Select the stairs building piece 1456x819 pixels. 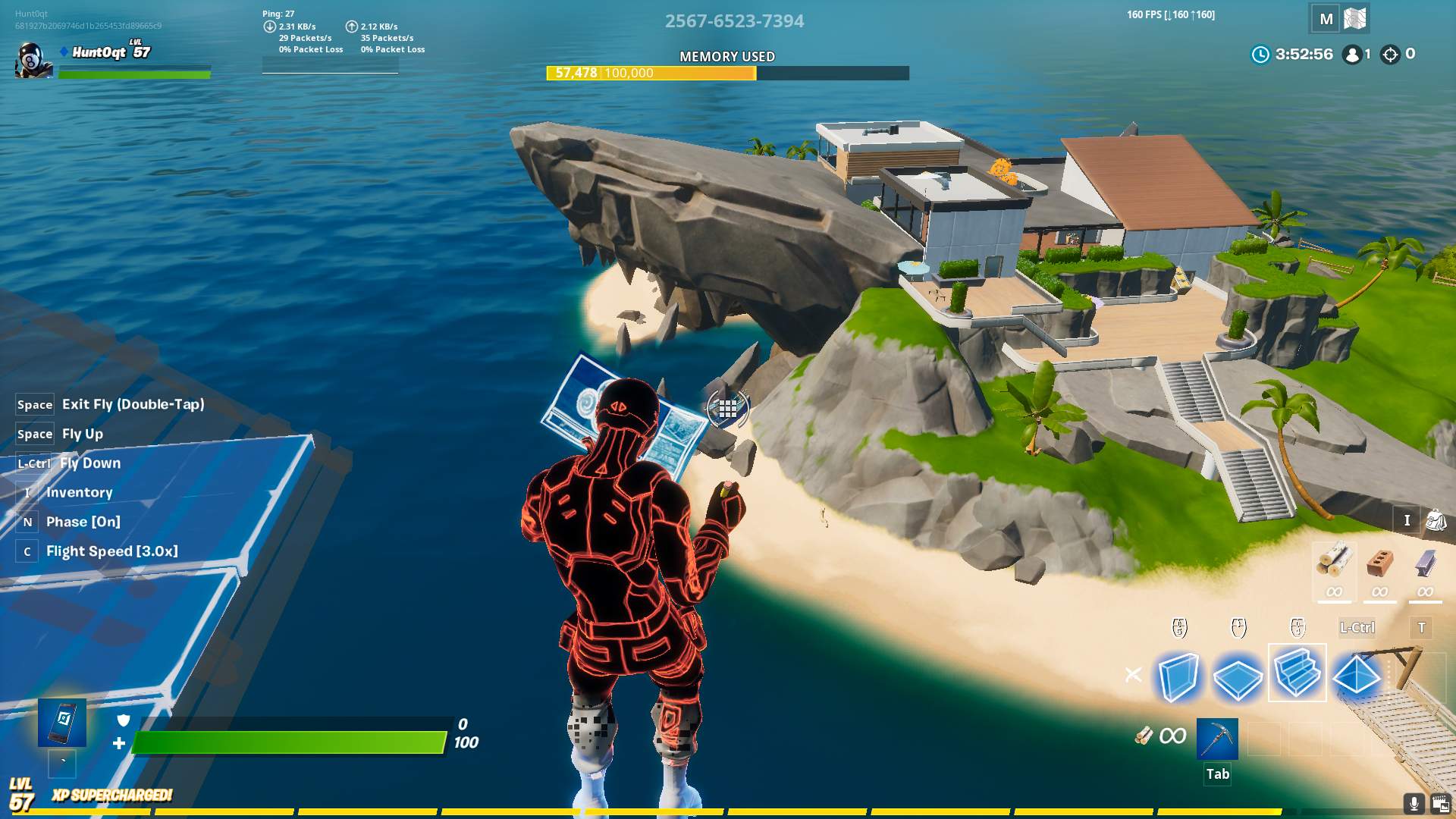tap(1296, 674)
